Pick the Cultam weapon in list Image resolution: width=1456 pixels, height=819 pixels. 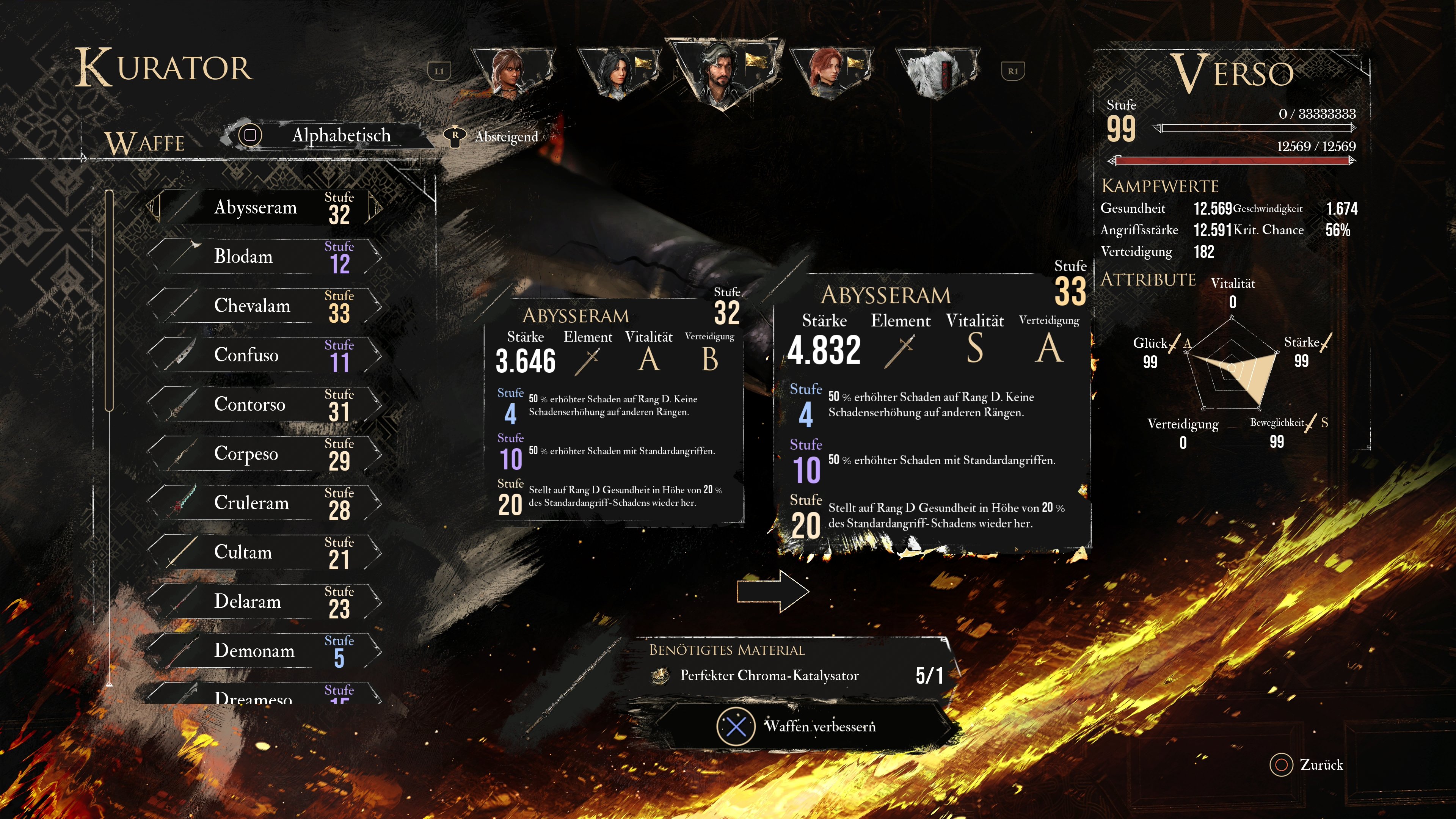[264, 552]
